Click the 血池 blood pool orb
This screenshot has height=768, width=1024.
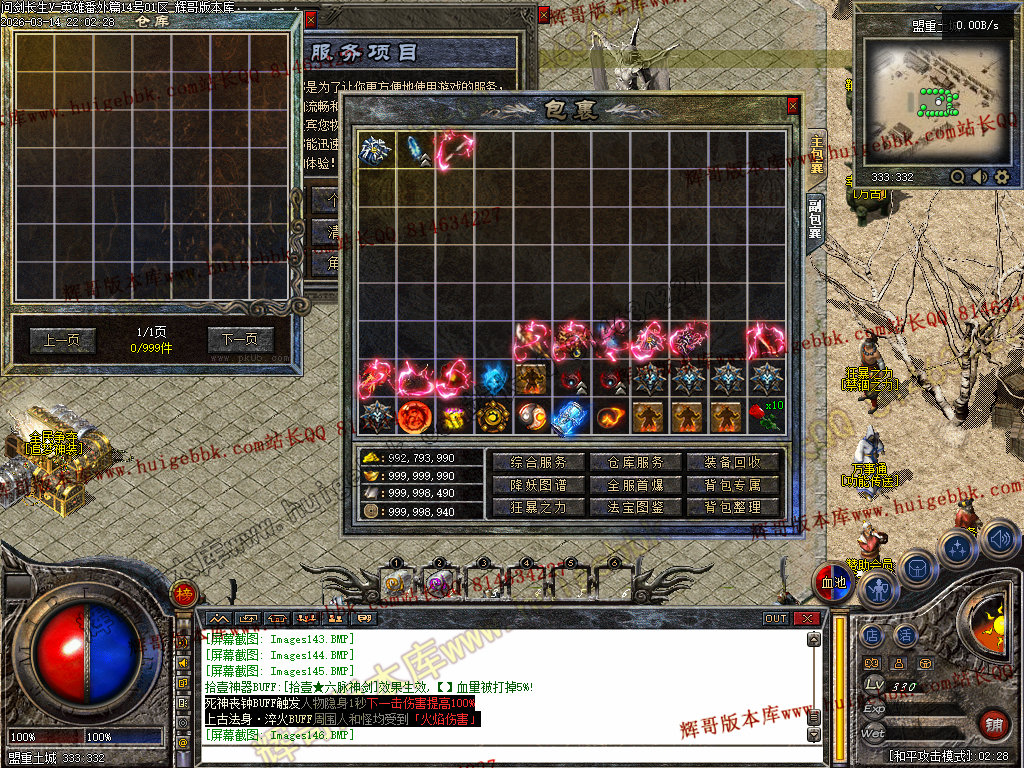pyautogui.click(x=832, y=583)
